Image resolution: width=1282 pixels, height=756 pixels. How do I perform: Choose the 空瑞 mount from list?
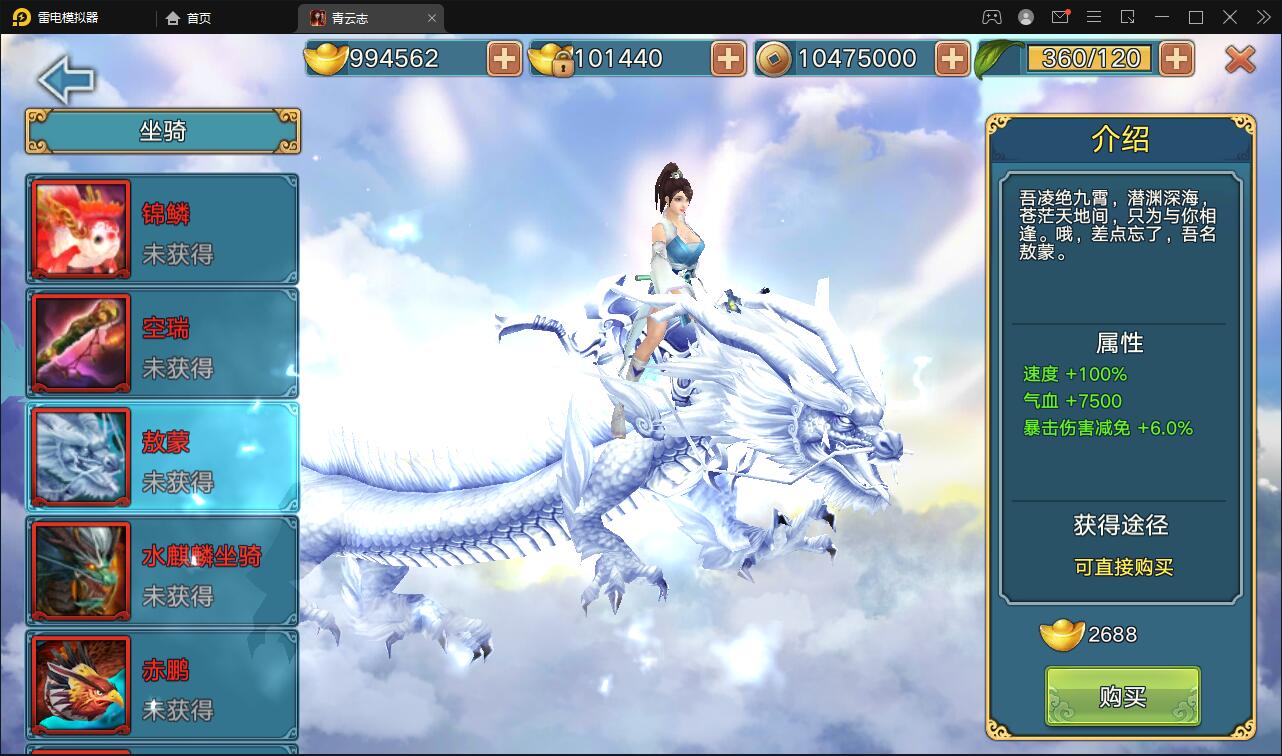tap(162, 344)
